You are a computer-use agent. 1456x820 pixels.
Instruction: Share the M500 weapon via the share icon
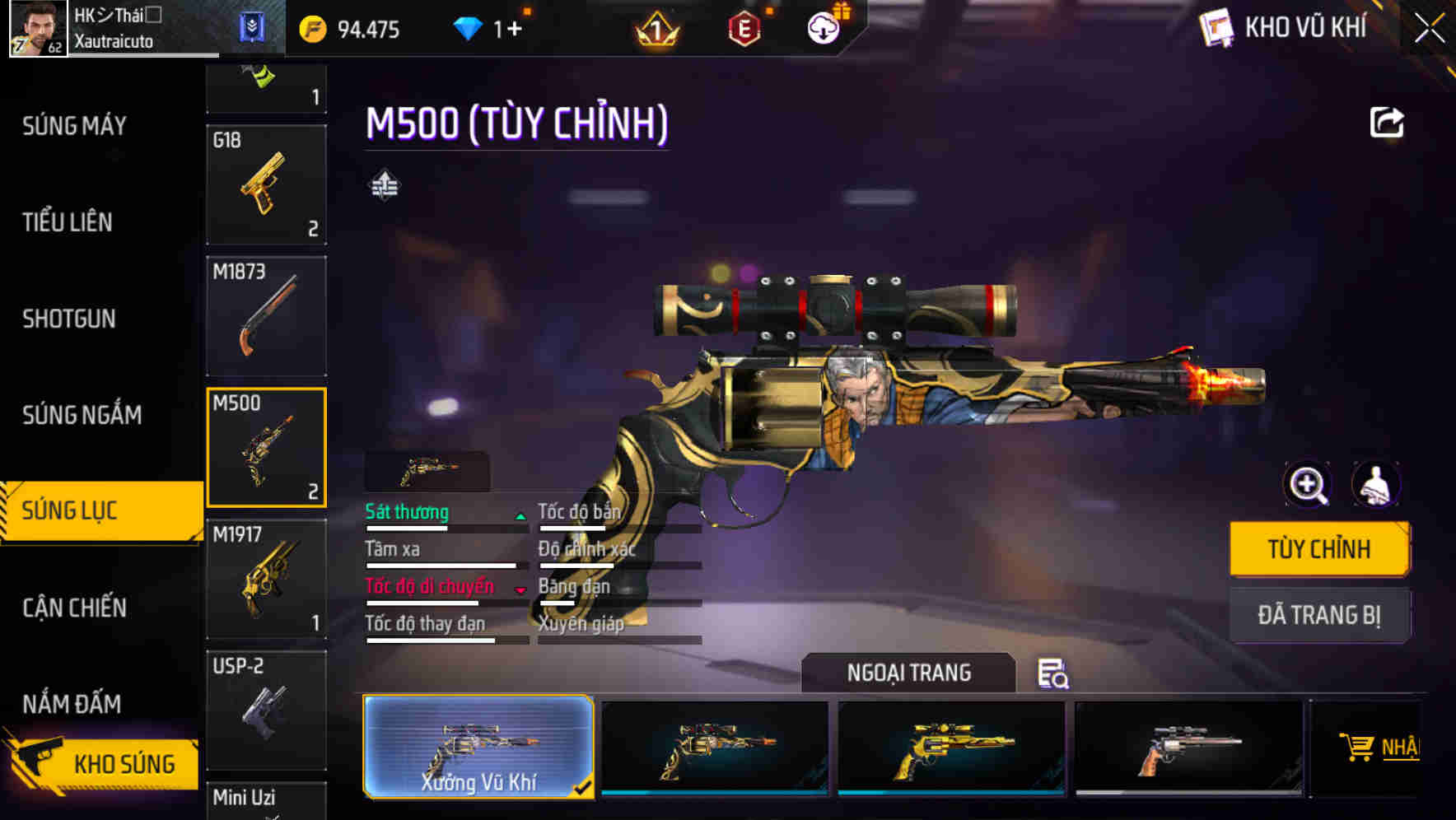[1387, 122]
